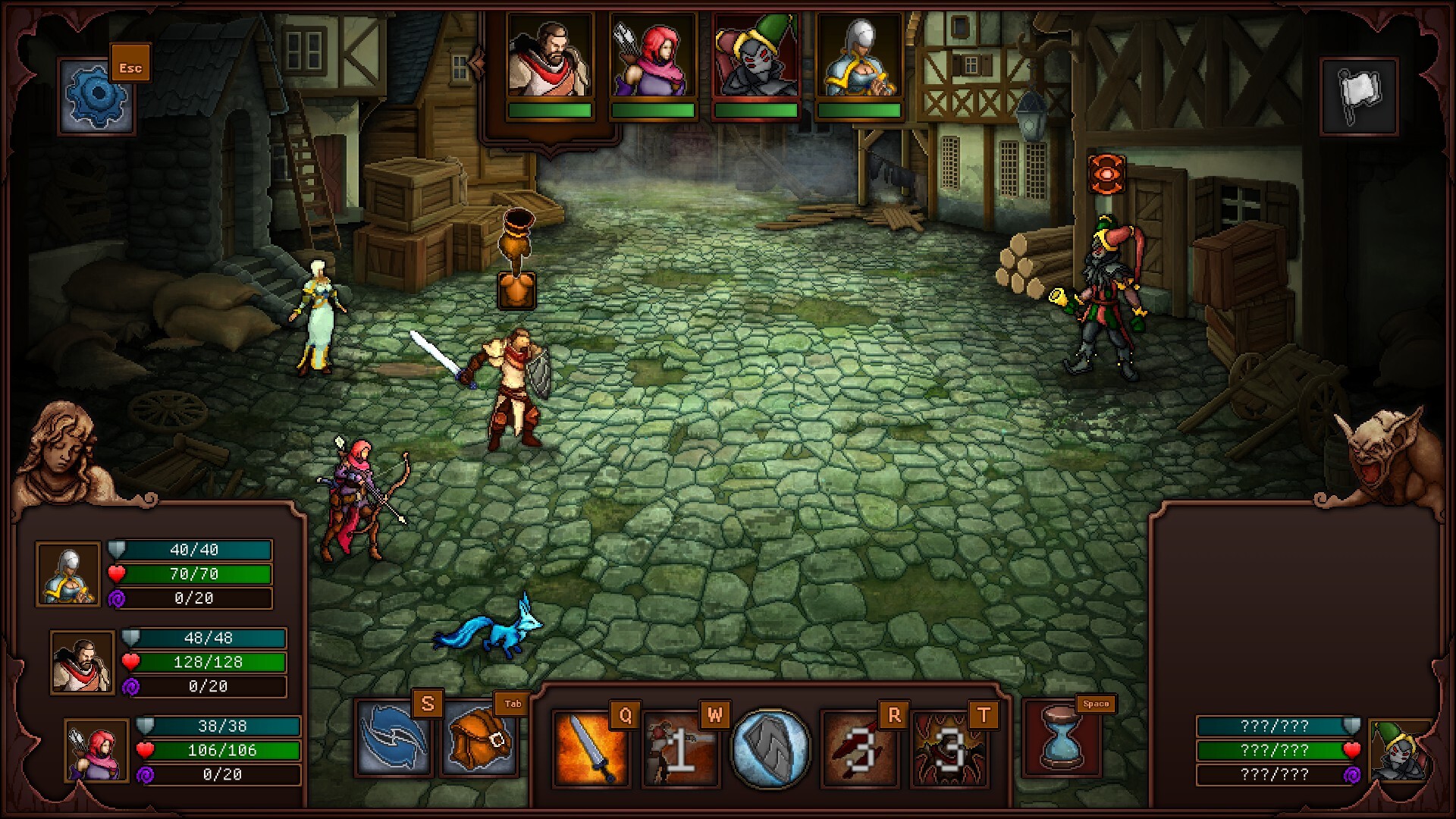
Task: Click the white flag surrender button
Action: 1359,96
